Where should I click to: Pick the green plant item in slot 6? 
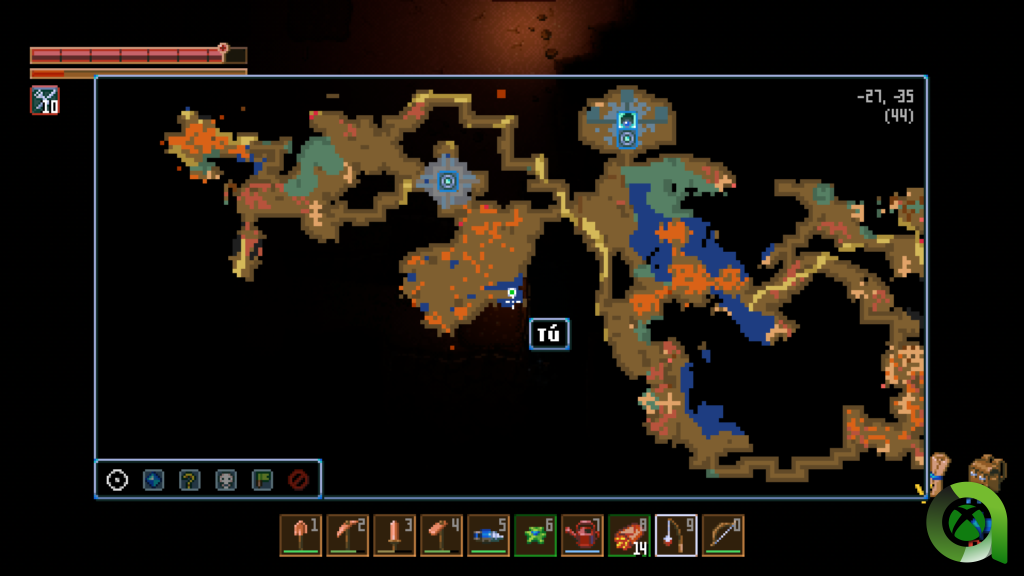tap(535, 535)
